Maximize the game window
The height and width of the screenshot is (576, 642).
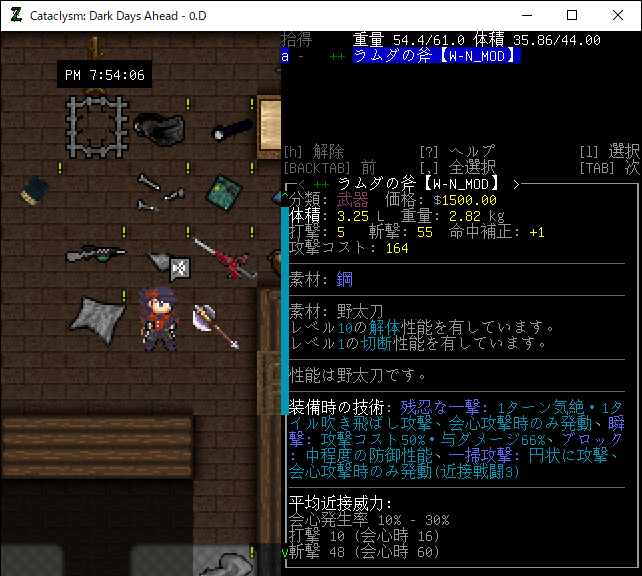pos(572,15)
